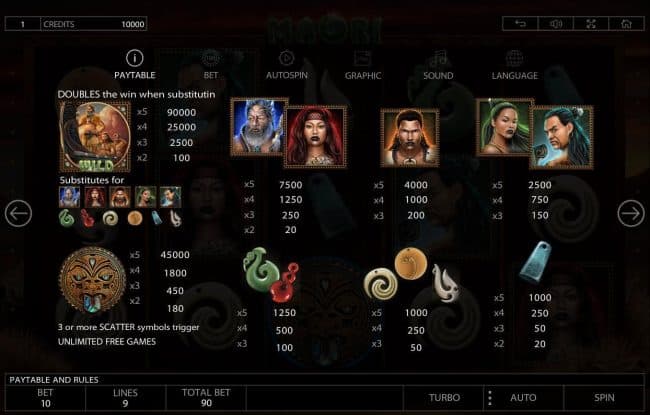Choose the Language tab
The width and height of the screenshot is (650, 415).
[514, 64]
